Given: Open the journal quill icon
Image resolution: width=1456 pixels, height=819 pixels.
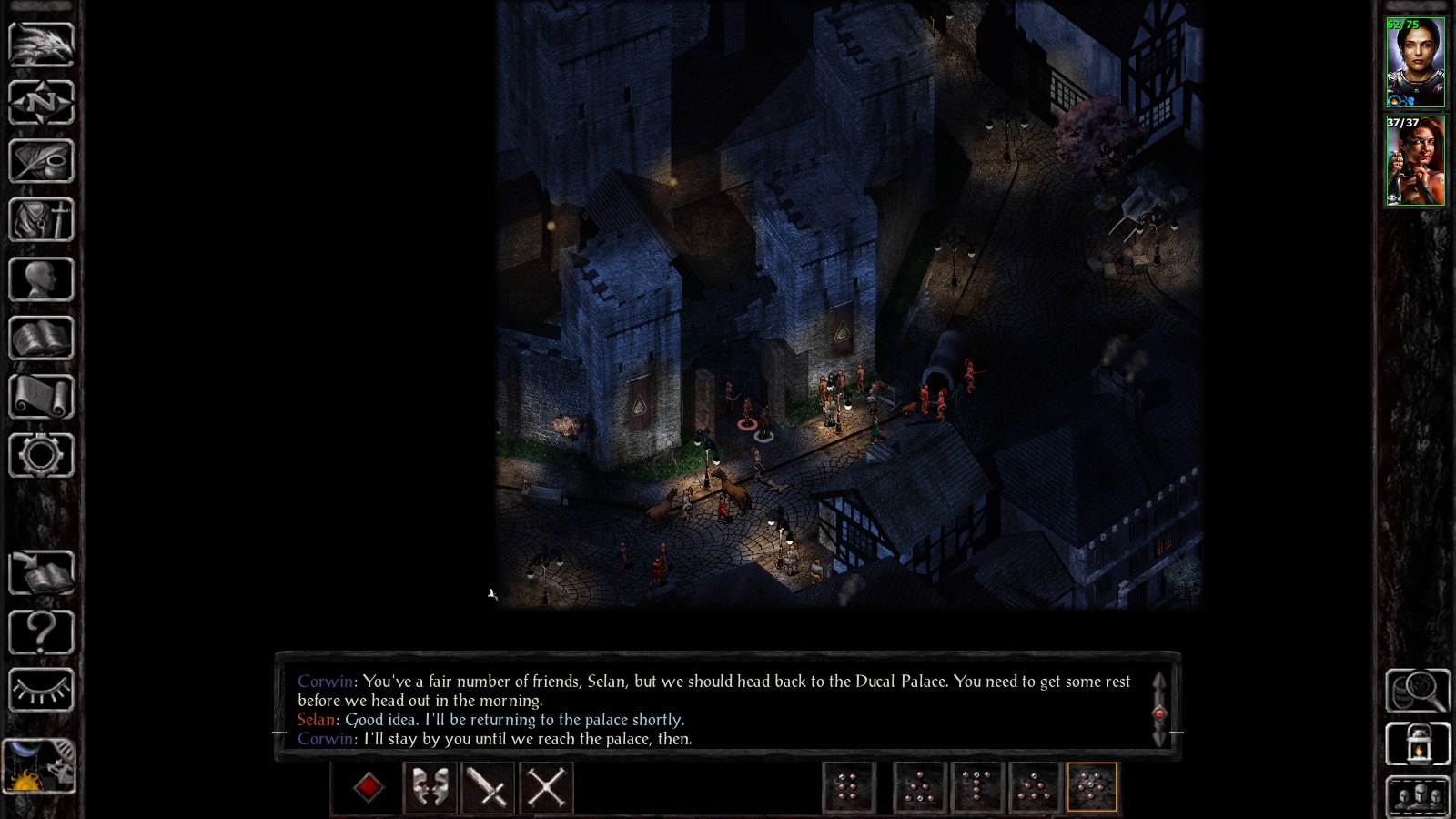Looking at the screenshot, I should tap(41, 161).
